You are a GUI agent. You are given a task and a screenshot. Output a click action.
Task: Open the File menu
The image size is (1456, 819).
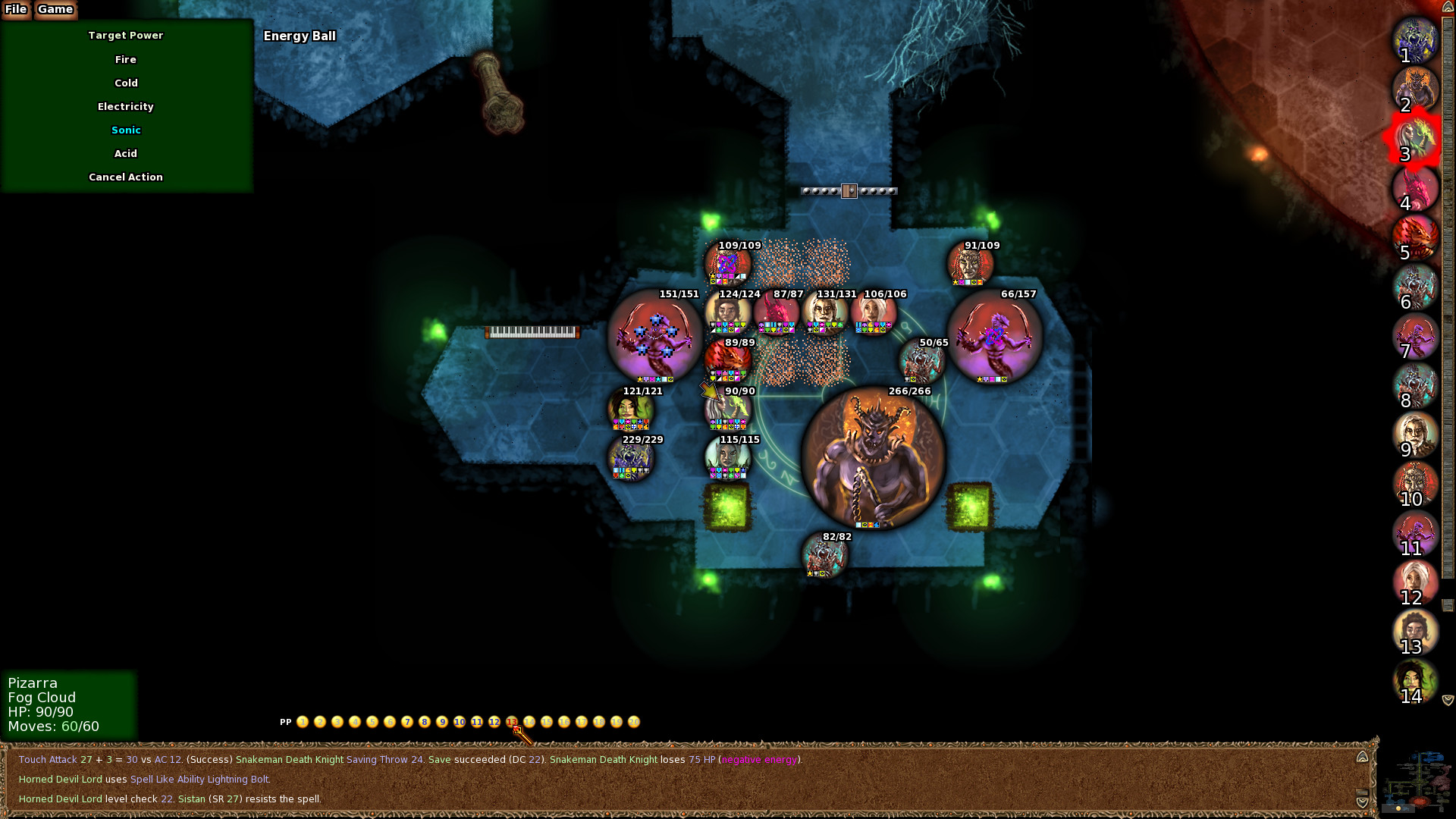point(17,10)
